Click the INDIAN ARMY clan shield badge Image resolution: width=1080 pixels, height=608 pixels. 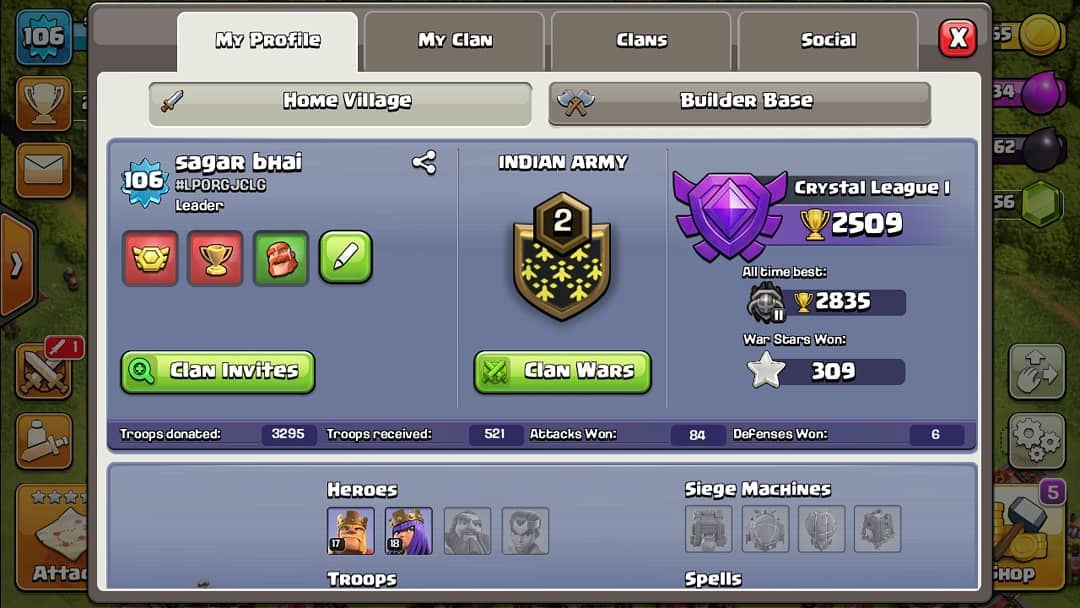click(x=562, y=256)
